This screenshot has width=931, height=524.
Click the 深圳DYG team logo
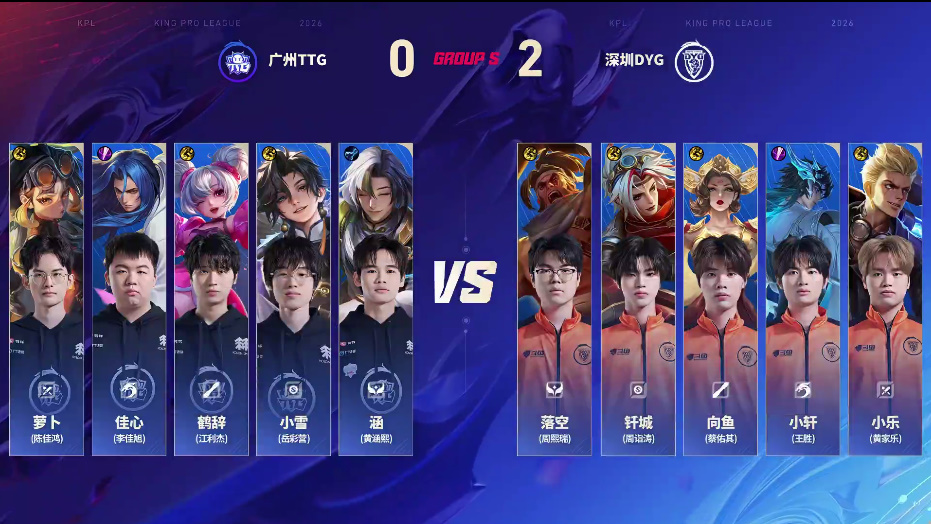pyautogui.click(x=691, y=60)
